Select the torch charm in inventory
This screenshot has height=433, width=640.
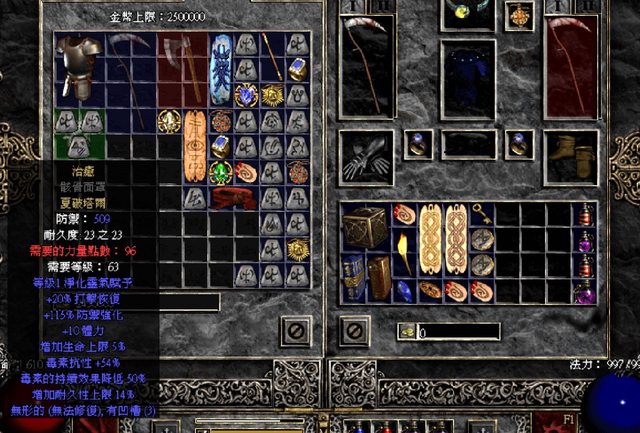405,251
